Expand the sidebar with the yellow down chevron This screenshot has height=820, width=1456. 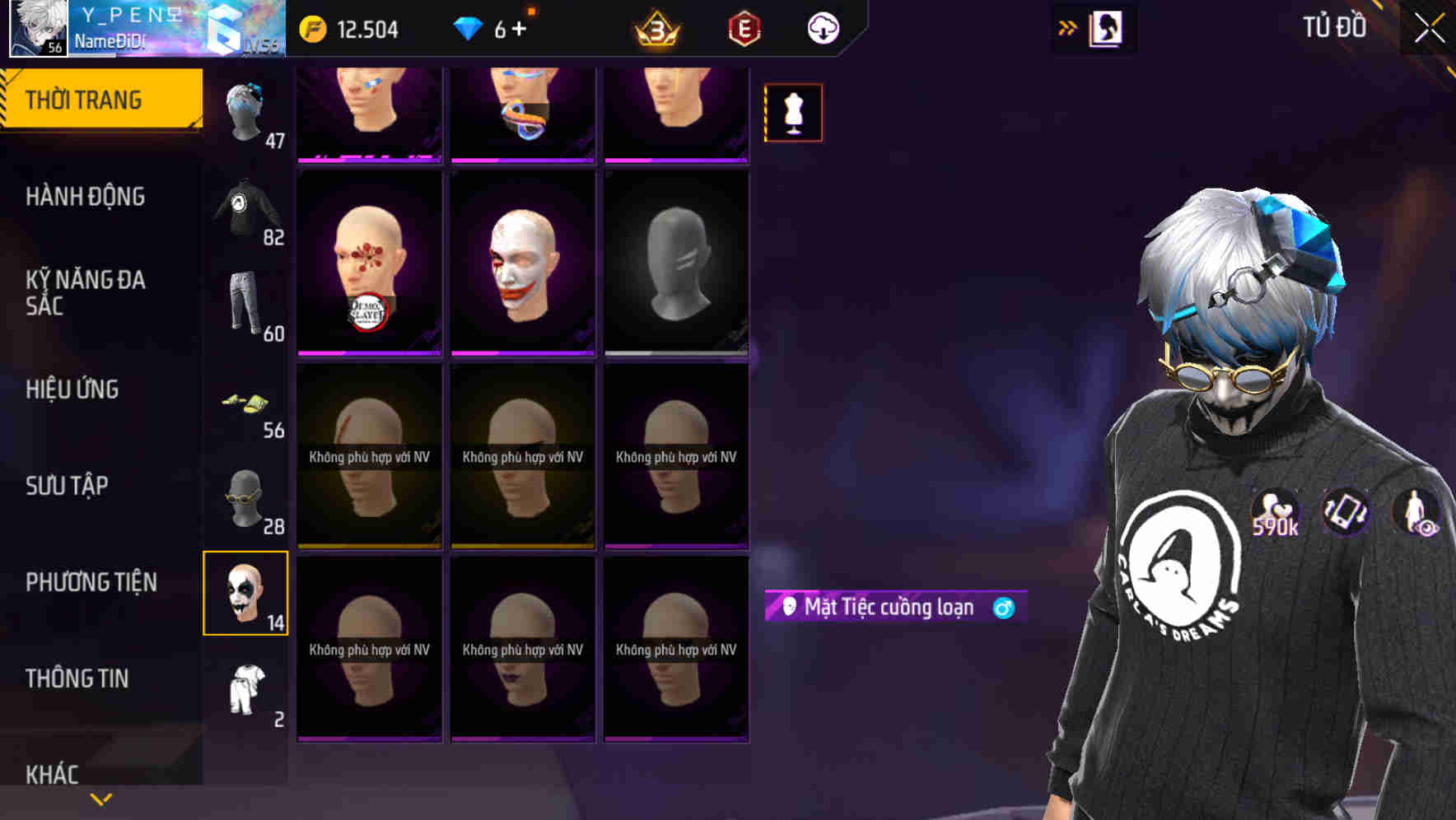coord(101,799)
